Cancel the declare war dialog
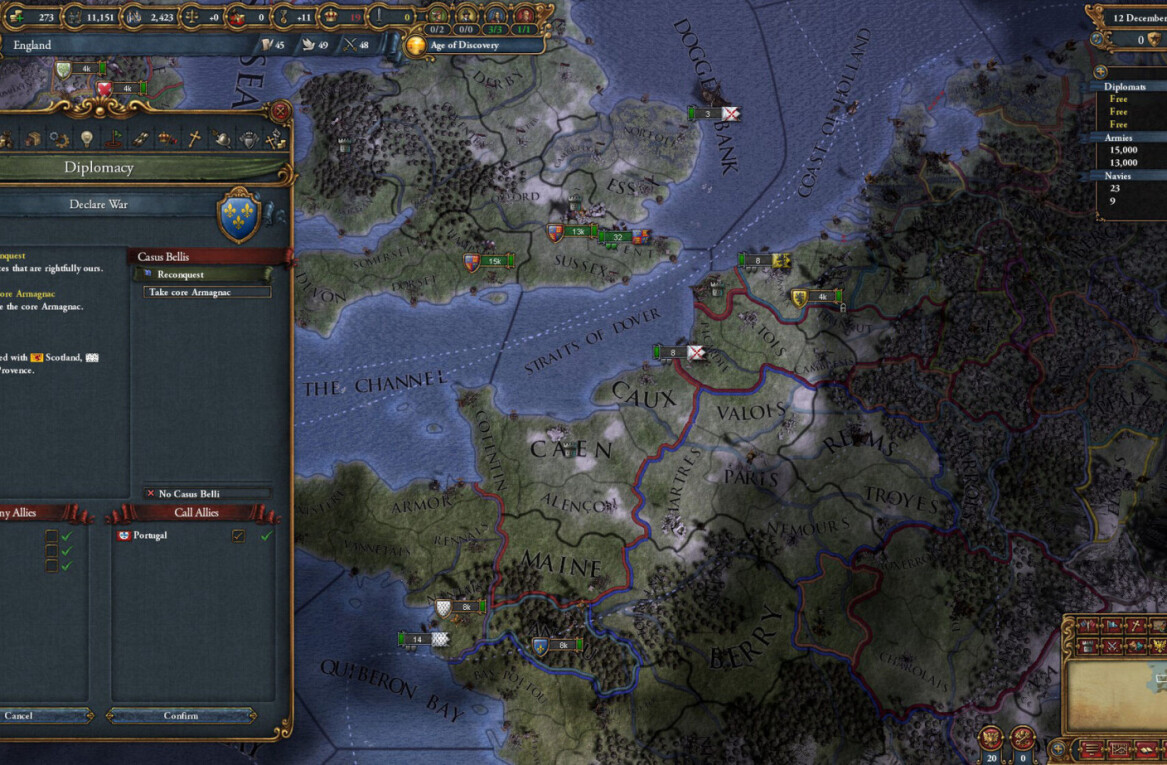Image resolution: width=1167 pixels, height=765 pixels. pyautogui.click(x=20, y=715)
